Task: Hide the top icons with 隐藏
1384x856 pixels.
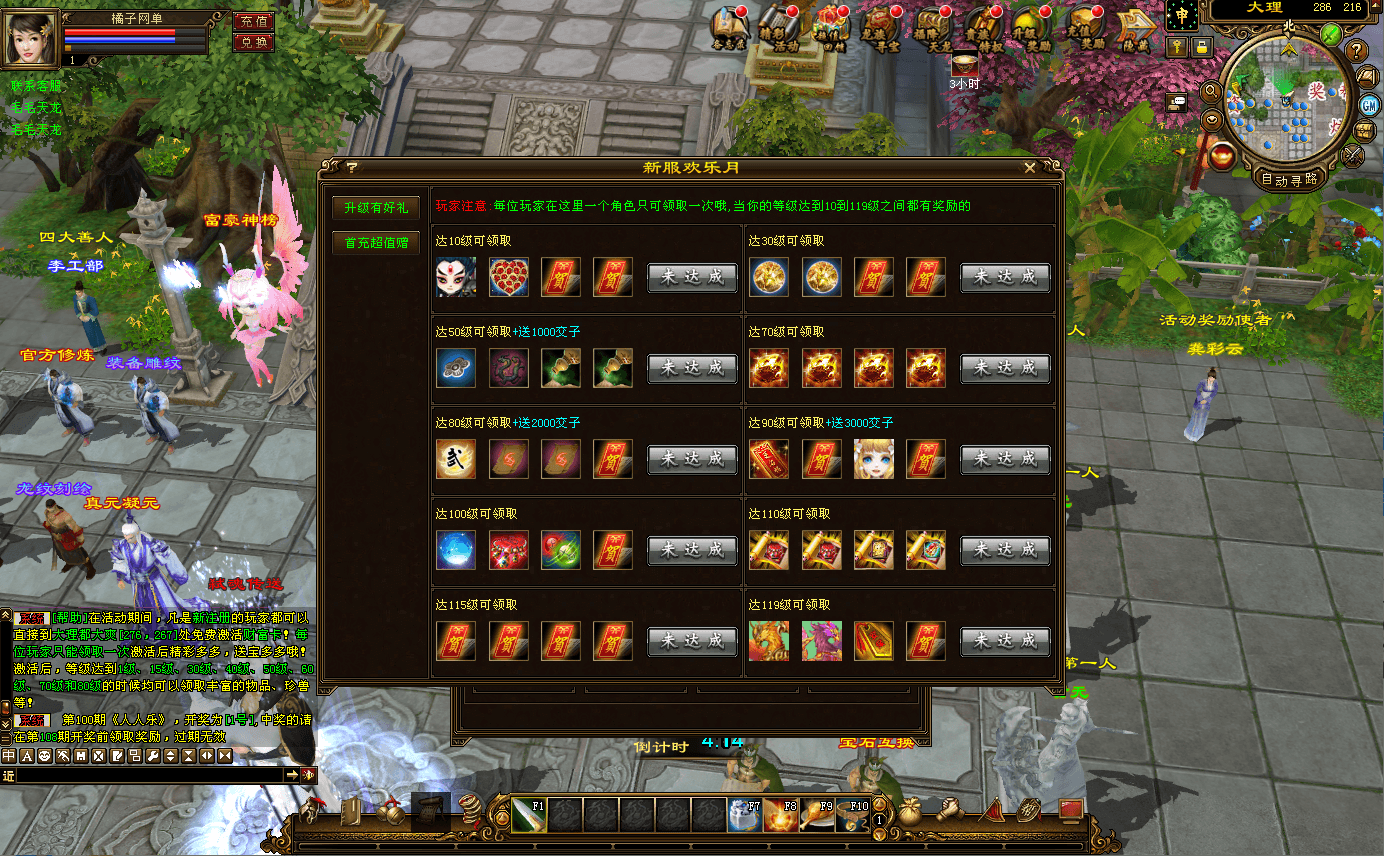Action: click(x=1136, y=28)
